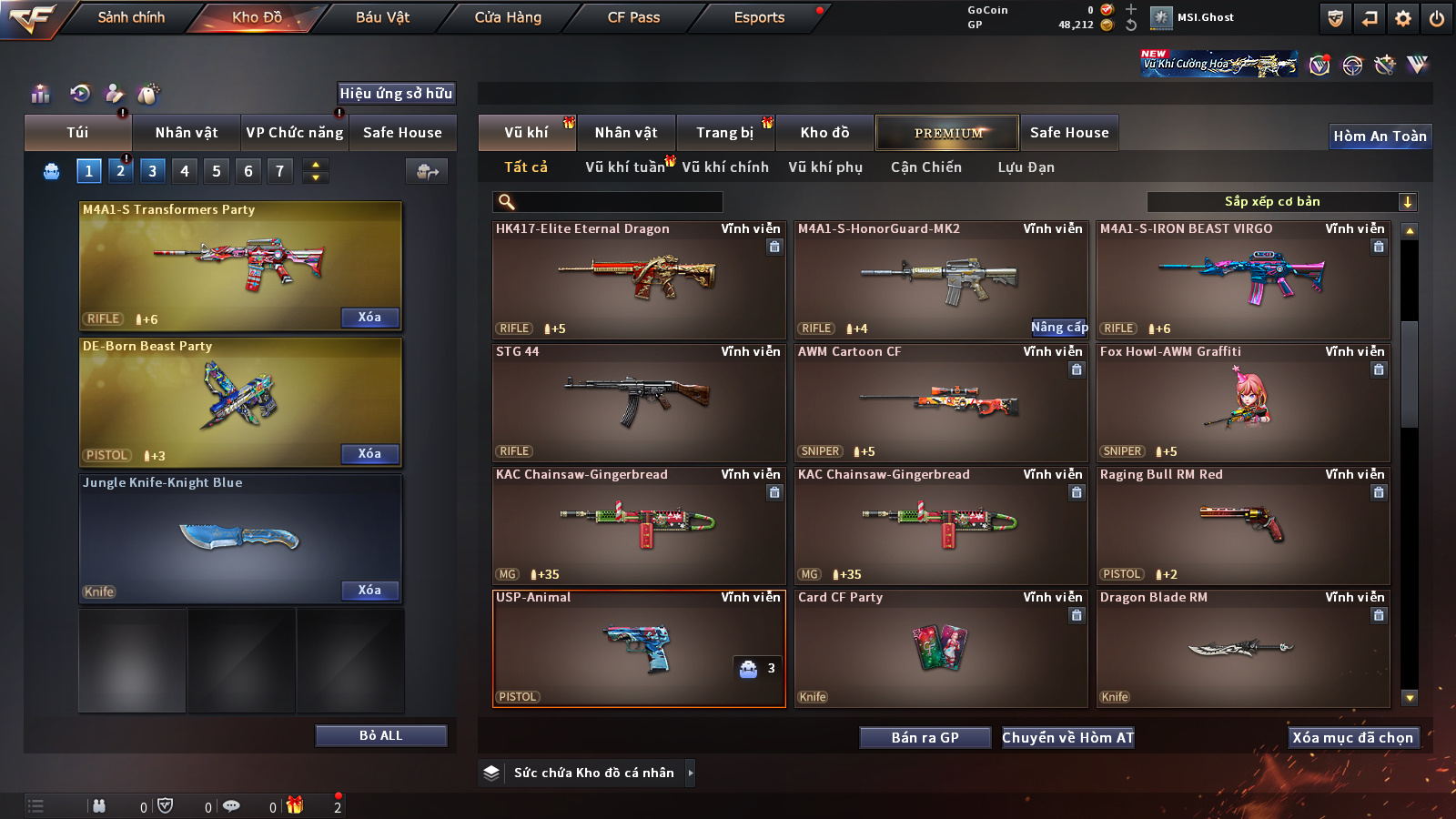Viewport: 1456px width, 819px height.
Task: Click Chuyển về Hòm AT button
Action: pyautogui.click(x=1068, y=738)
